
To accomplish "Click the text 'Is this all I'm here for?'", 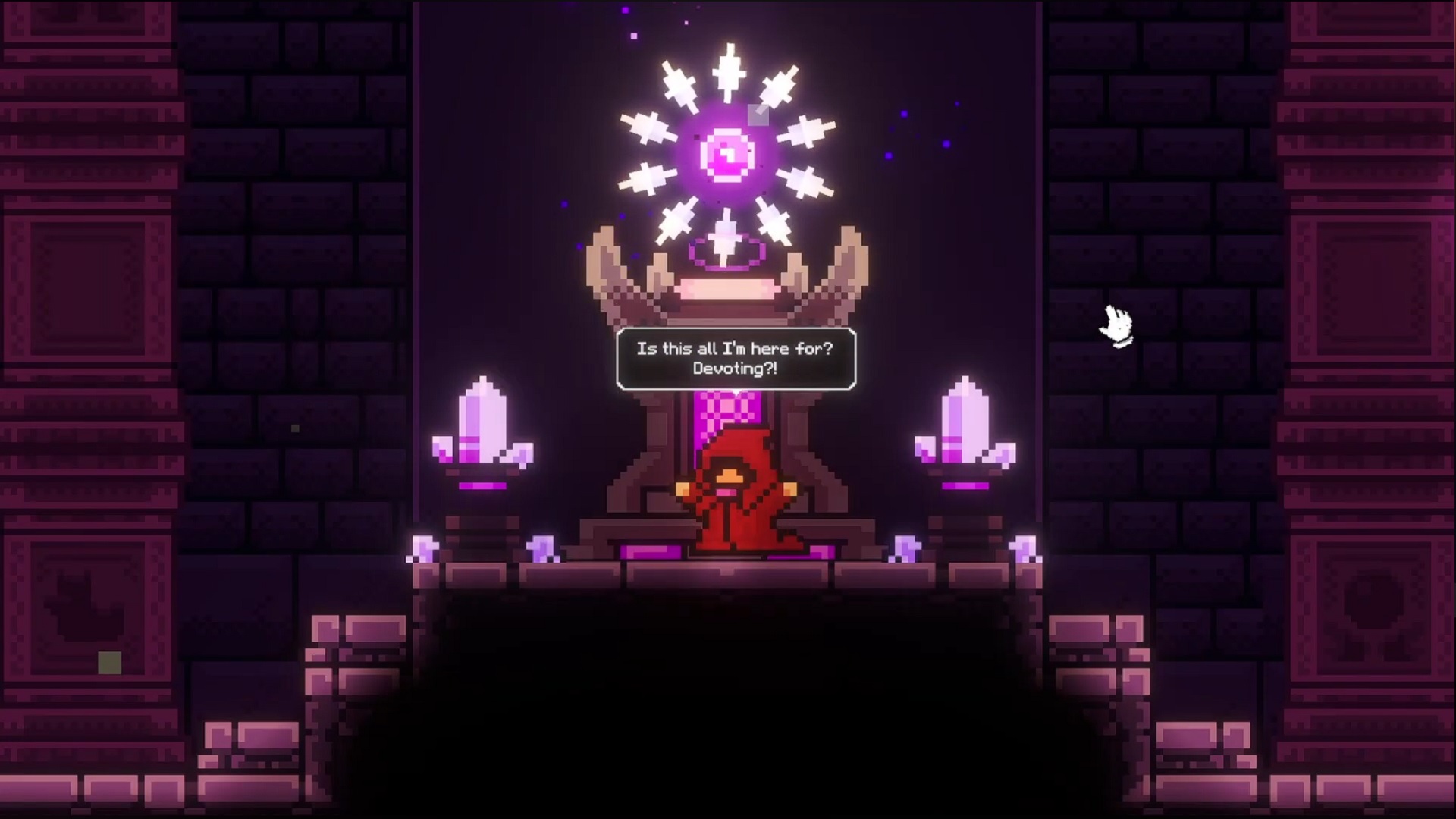I will tap(733, 350).
